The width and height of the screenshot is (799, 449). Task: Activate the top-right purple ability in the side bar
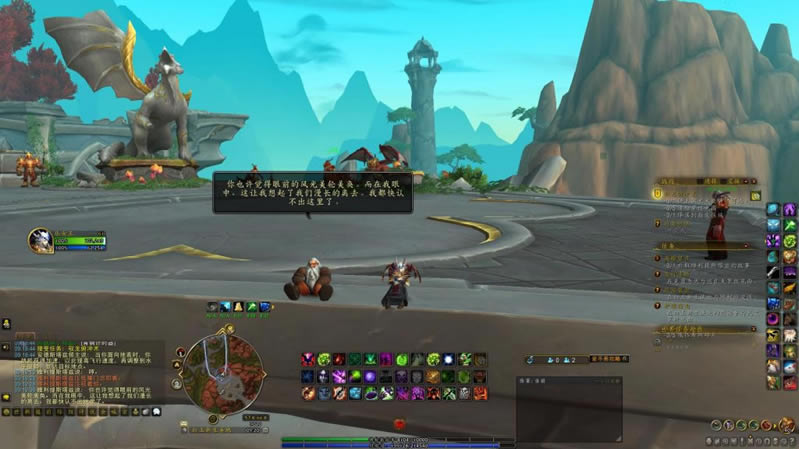(789, 209)
